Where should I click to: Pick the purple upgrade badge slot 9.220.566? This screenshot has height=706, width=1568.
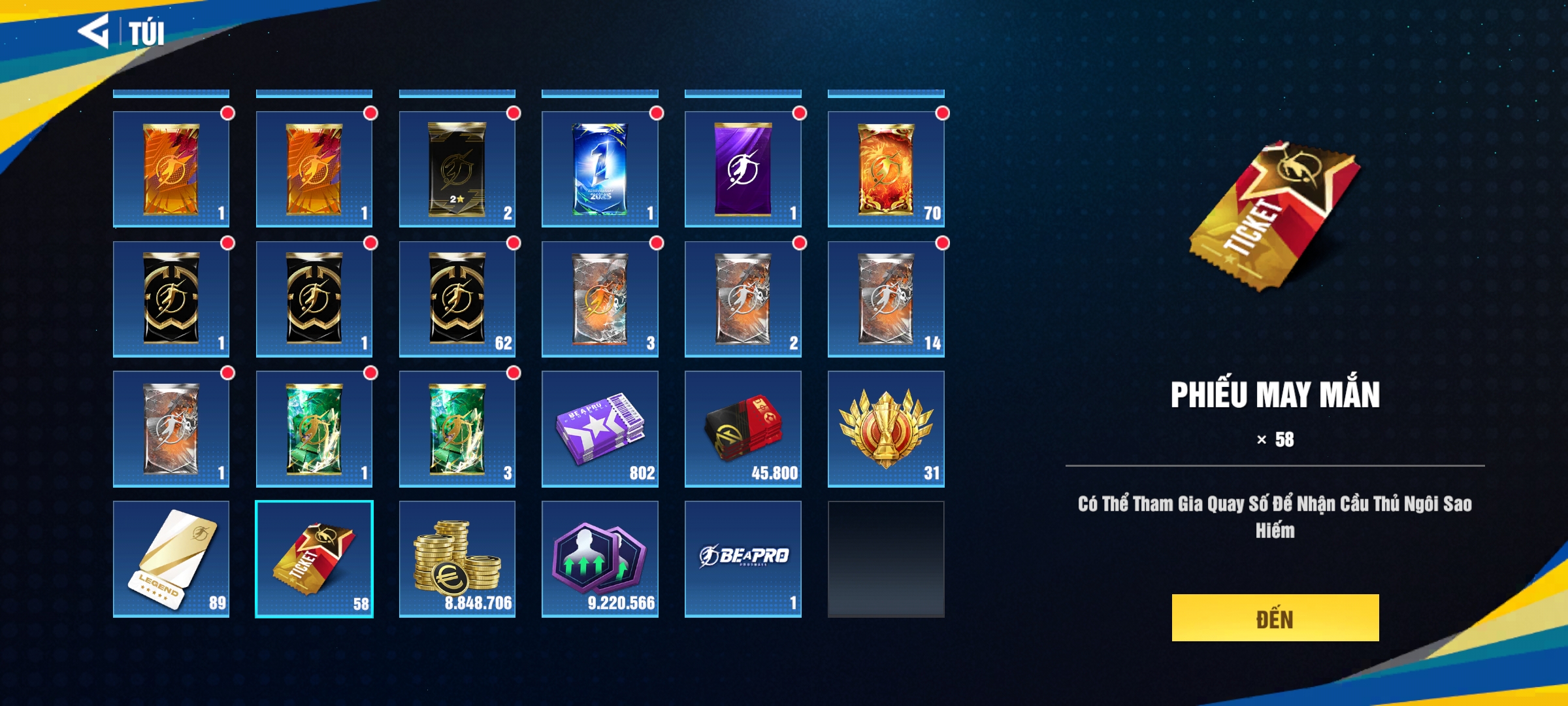click(x=600, y=559)
